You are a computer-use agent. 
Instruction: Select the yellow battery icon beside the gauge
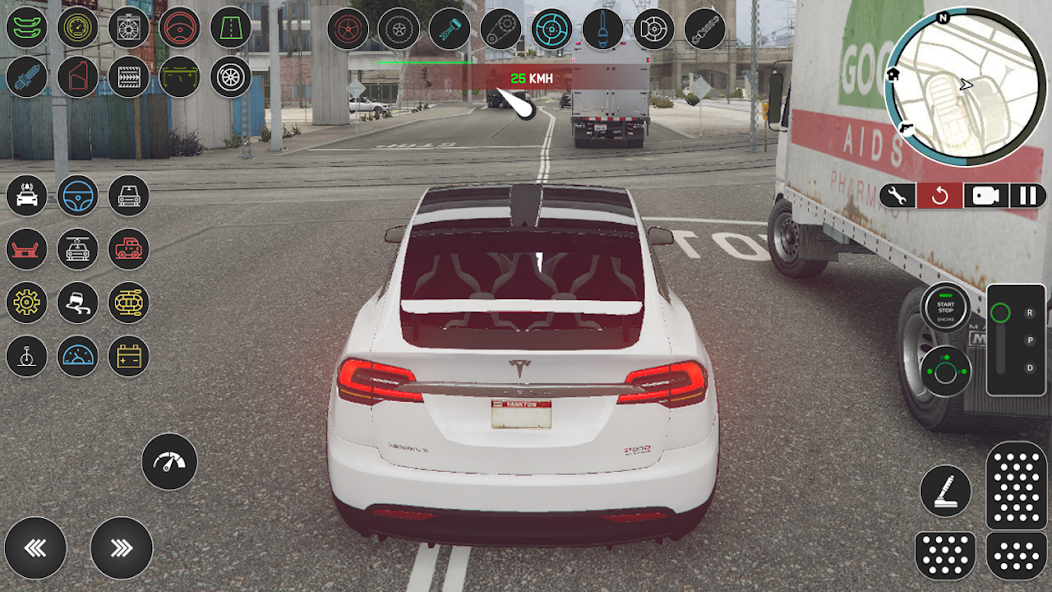coord(129,356)
